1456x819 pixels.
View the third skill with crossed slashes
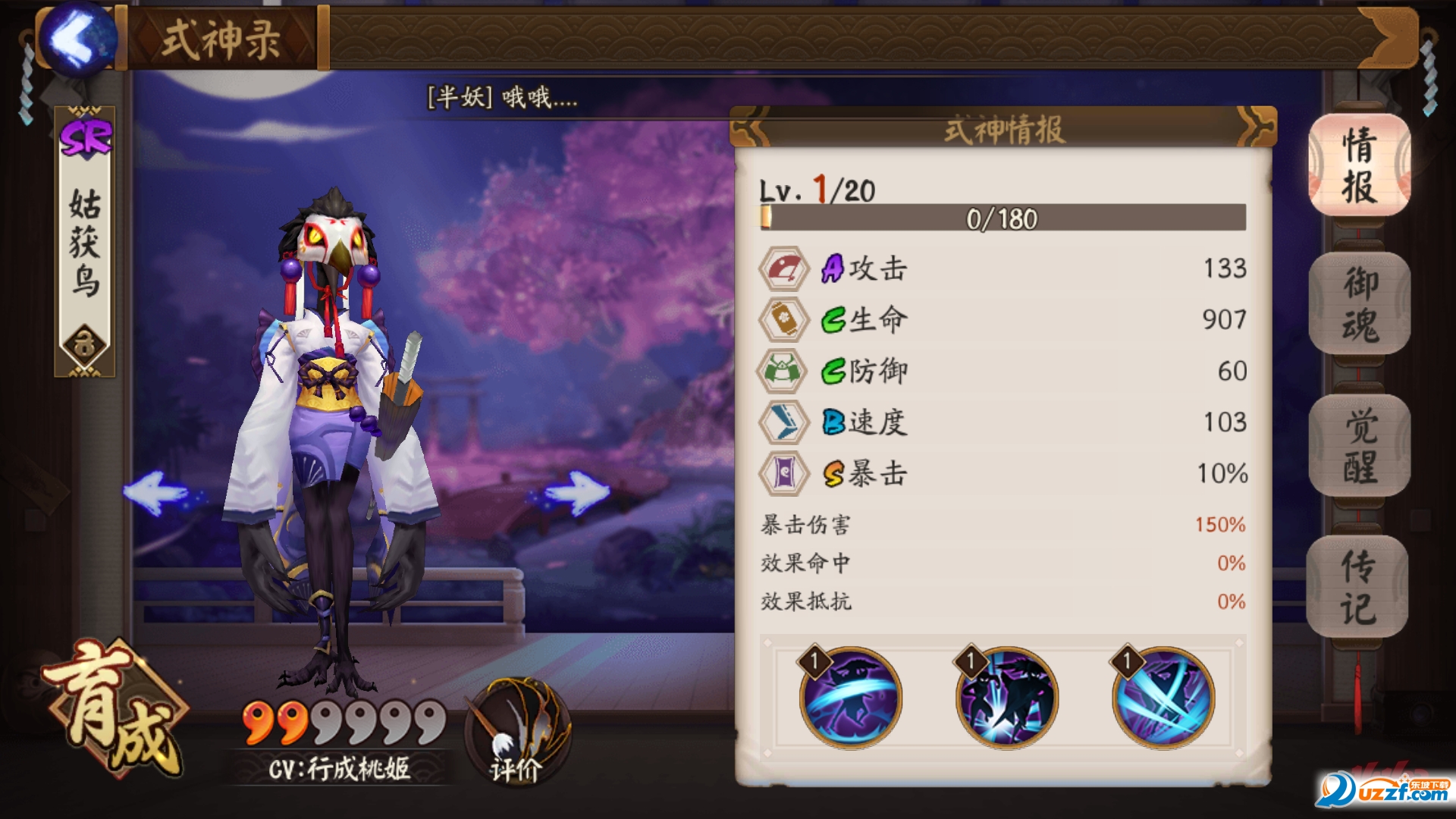pyautogui.click(x=1163, y=697)
